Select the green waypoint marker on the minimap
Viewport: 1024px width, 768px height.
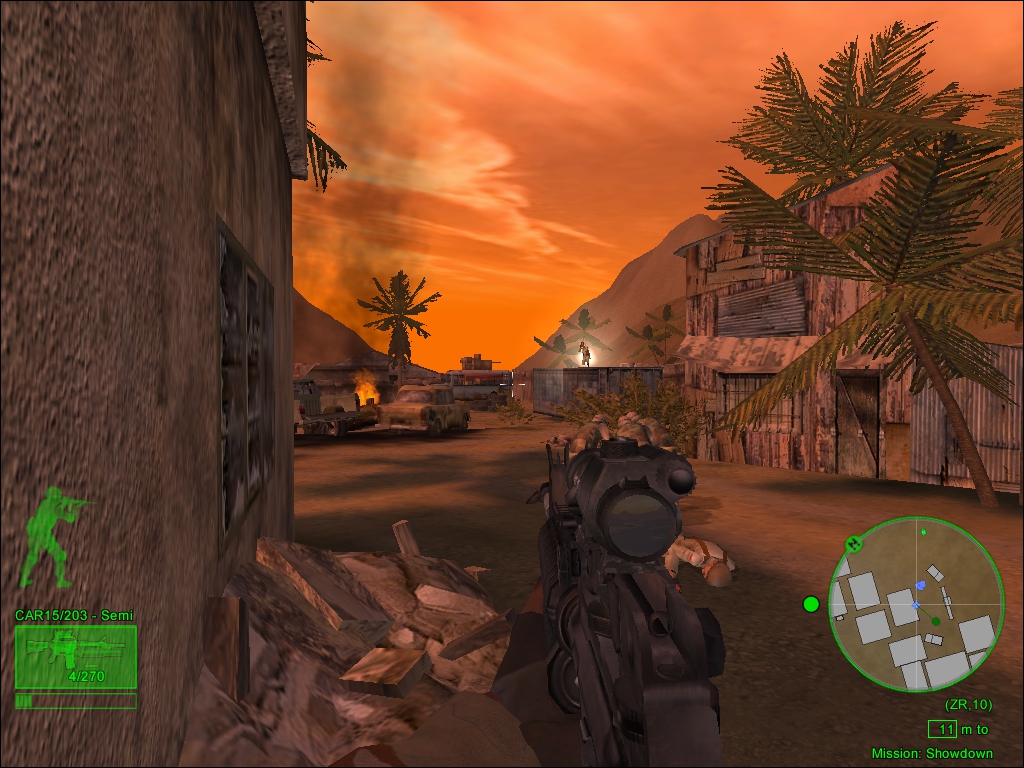pyautogui.click(x=936, y=621)
